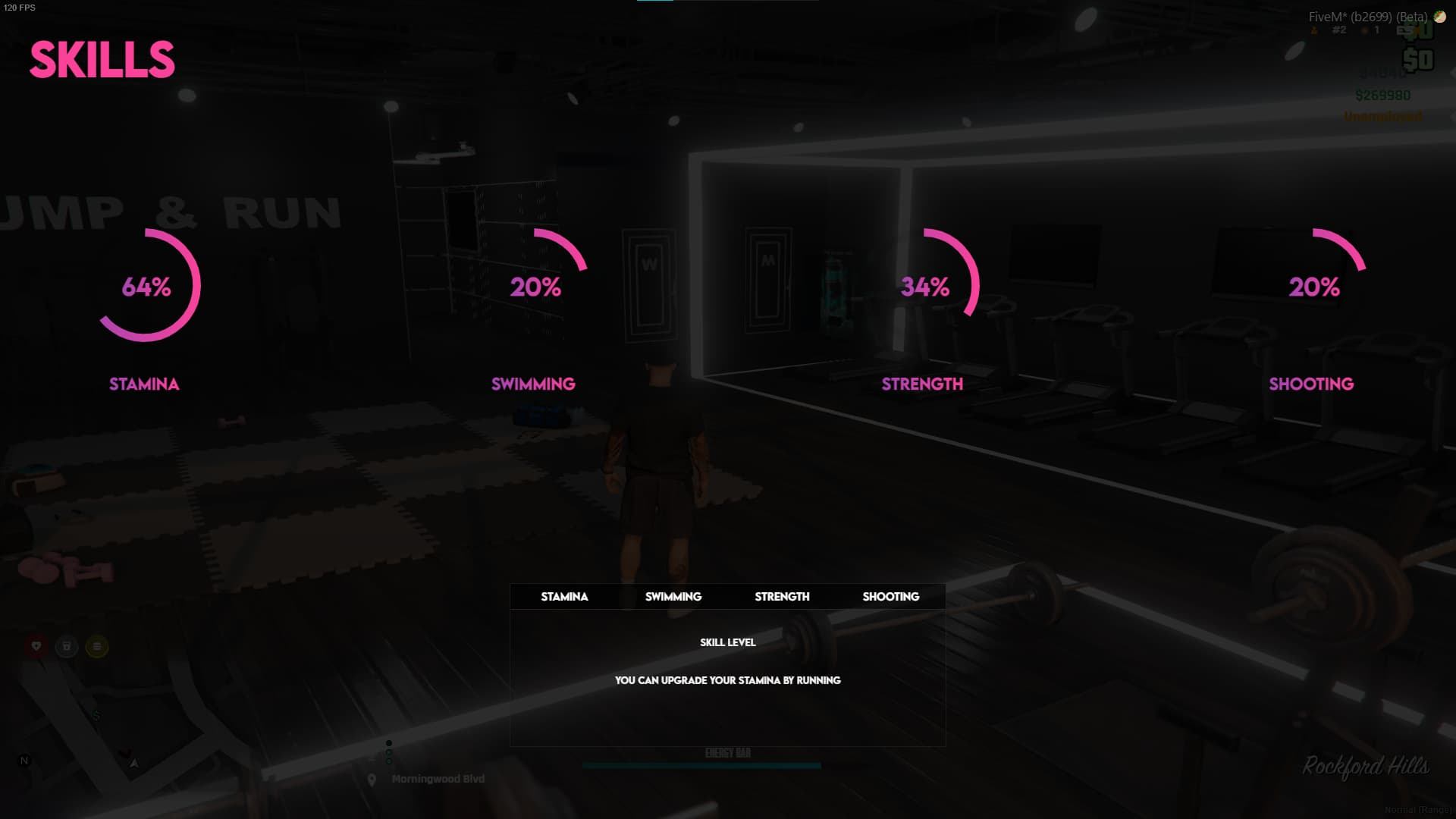Click the FiveM taco icon top right
1456x819 pixels.
pos(1440,15)
